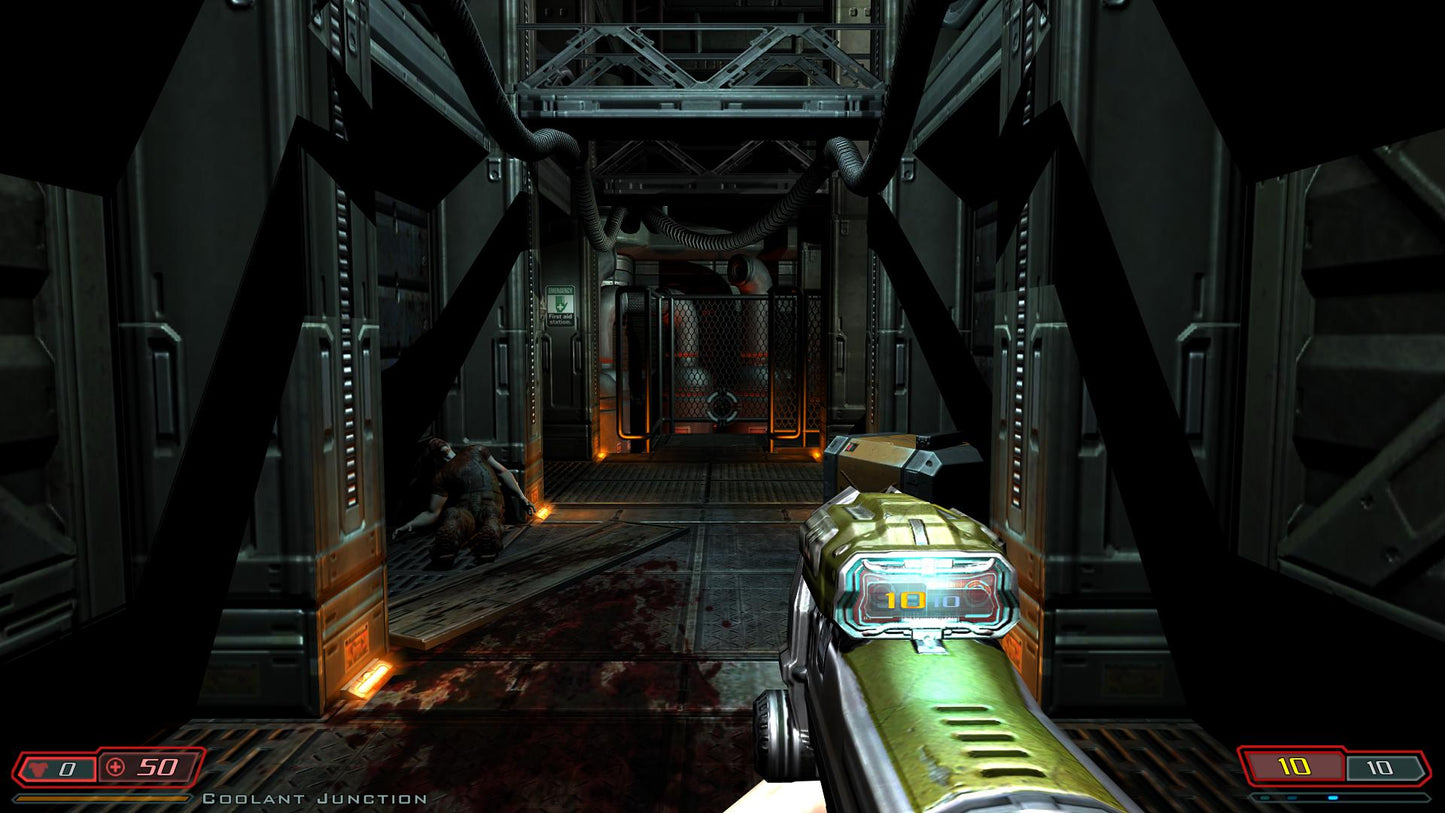Click the orange stamina bar on the HUD
Viewport: 1445px width, 813px height.
click(x=100, y=798)
